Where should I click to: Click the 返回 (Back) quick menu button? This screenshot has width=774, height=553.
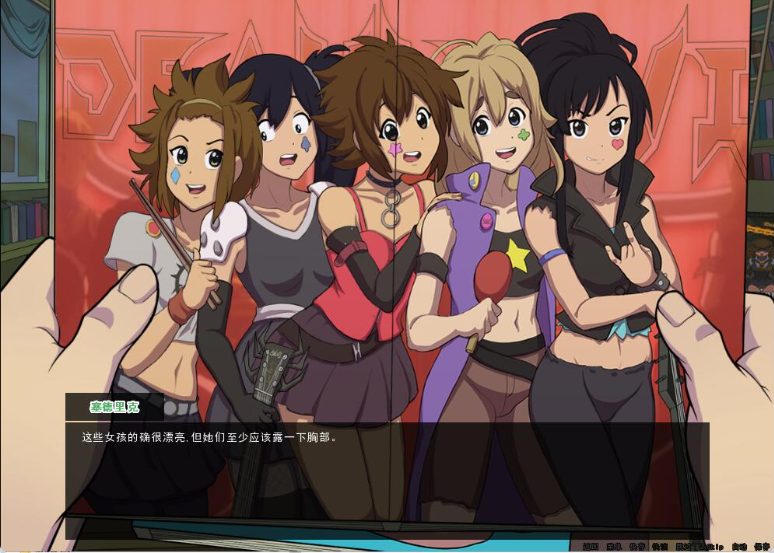[x=590, y=547]
